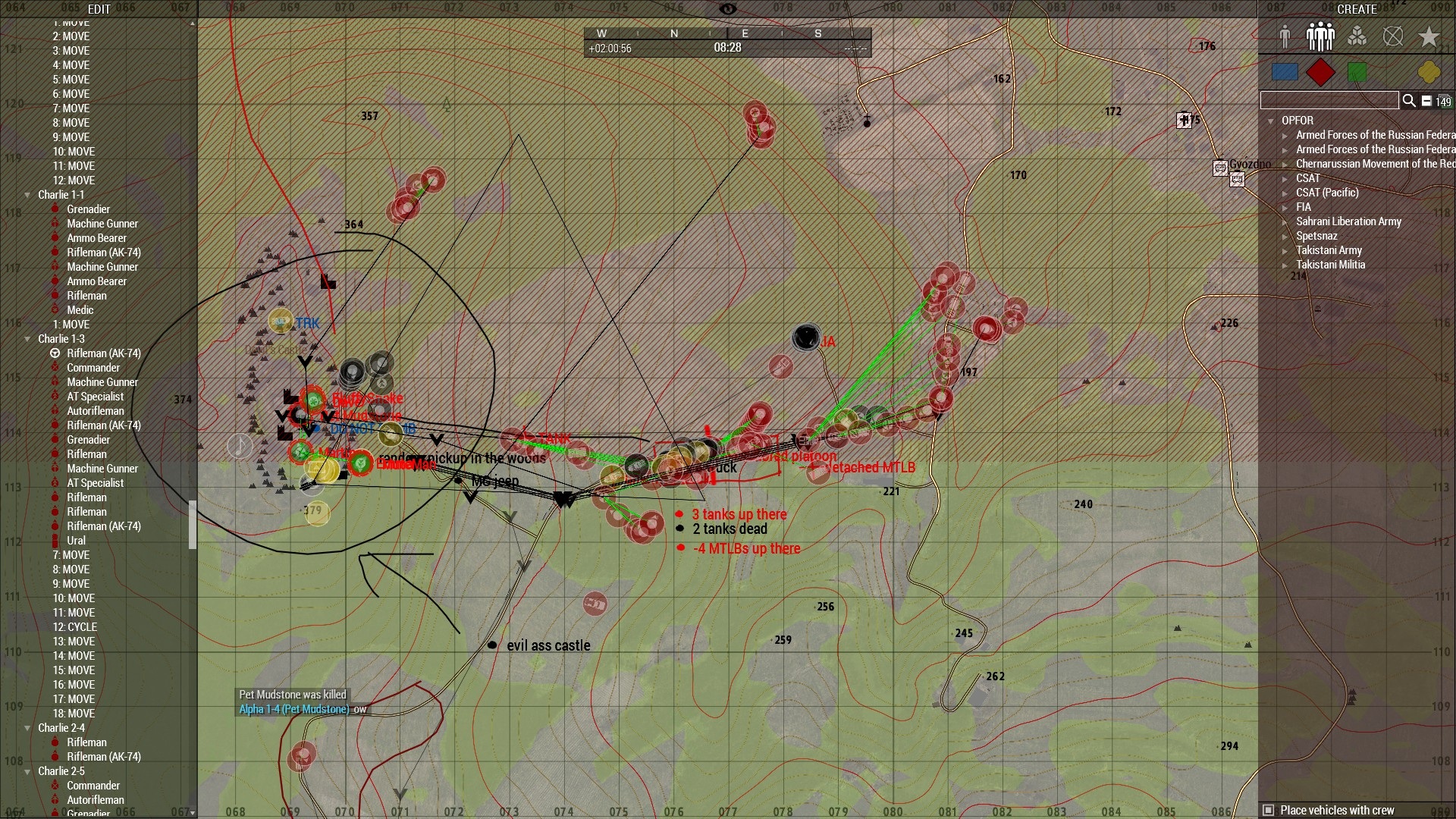Select the 12: CYCLE waypoint
The width and height of the screenshot is (1456, 819).
[75, 627]
